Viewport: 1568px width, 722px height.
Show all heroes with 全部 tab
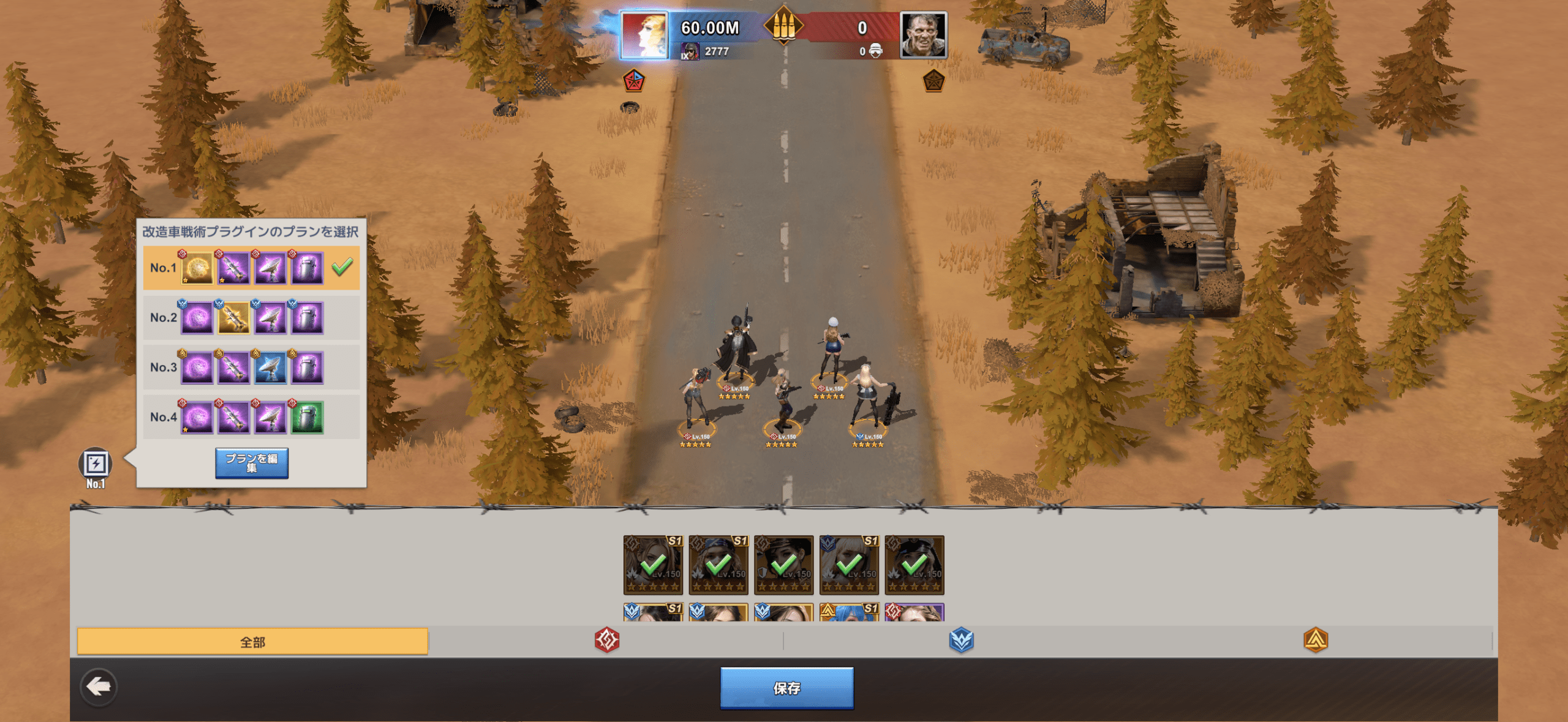252,642
